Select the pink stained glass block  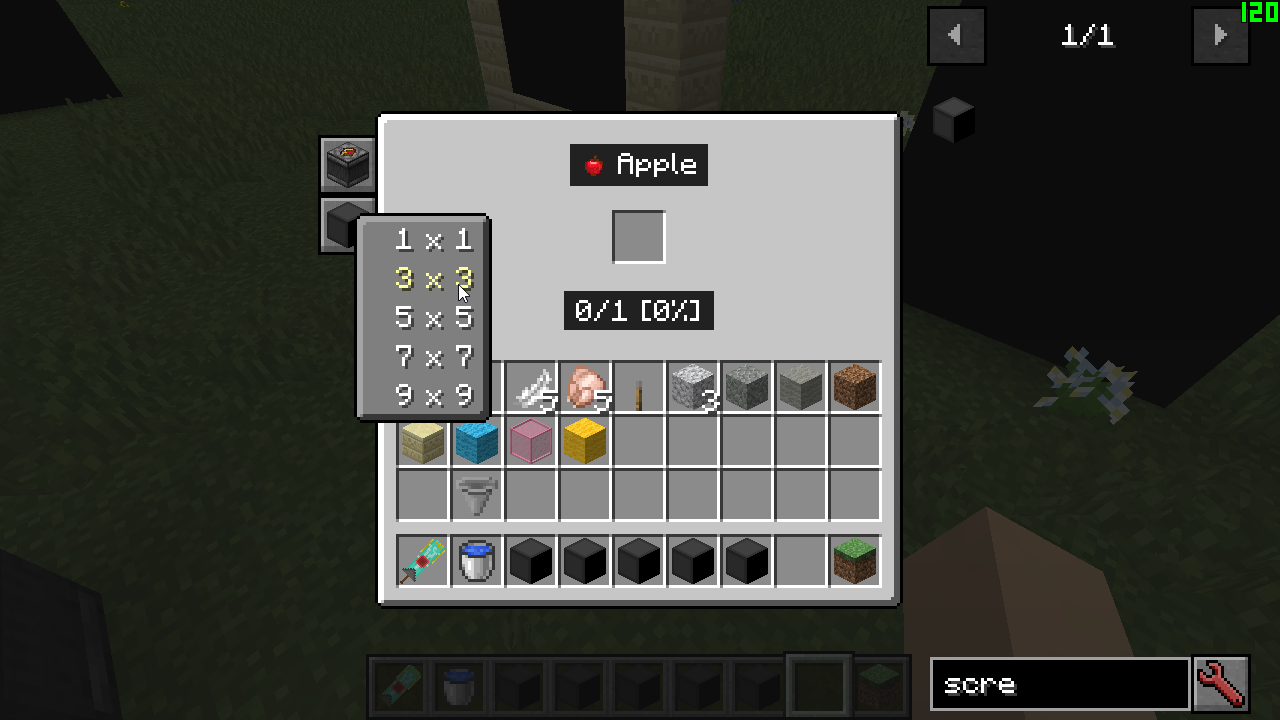tap(531, 441)
